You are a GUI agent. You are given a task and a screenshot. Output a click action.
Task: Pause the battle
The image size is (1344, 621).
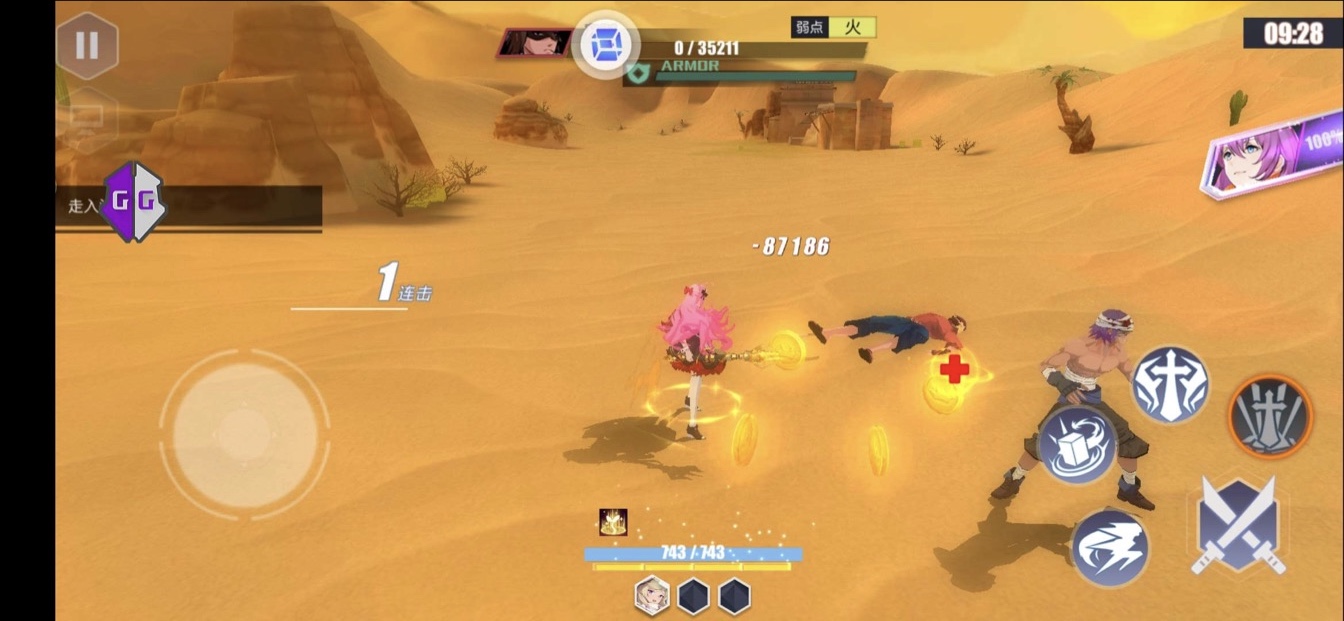pos(87,45)
